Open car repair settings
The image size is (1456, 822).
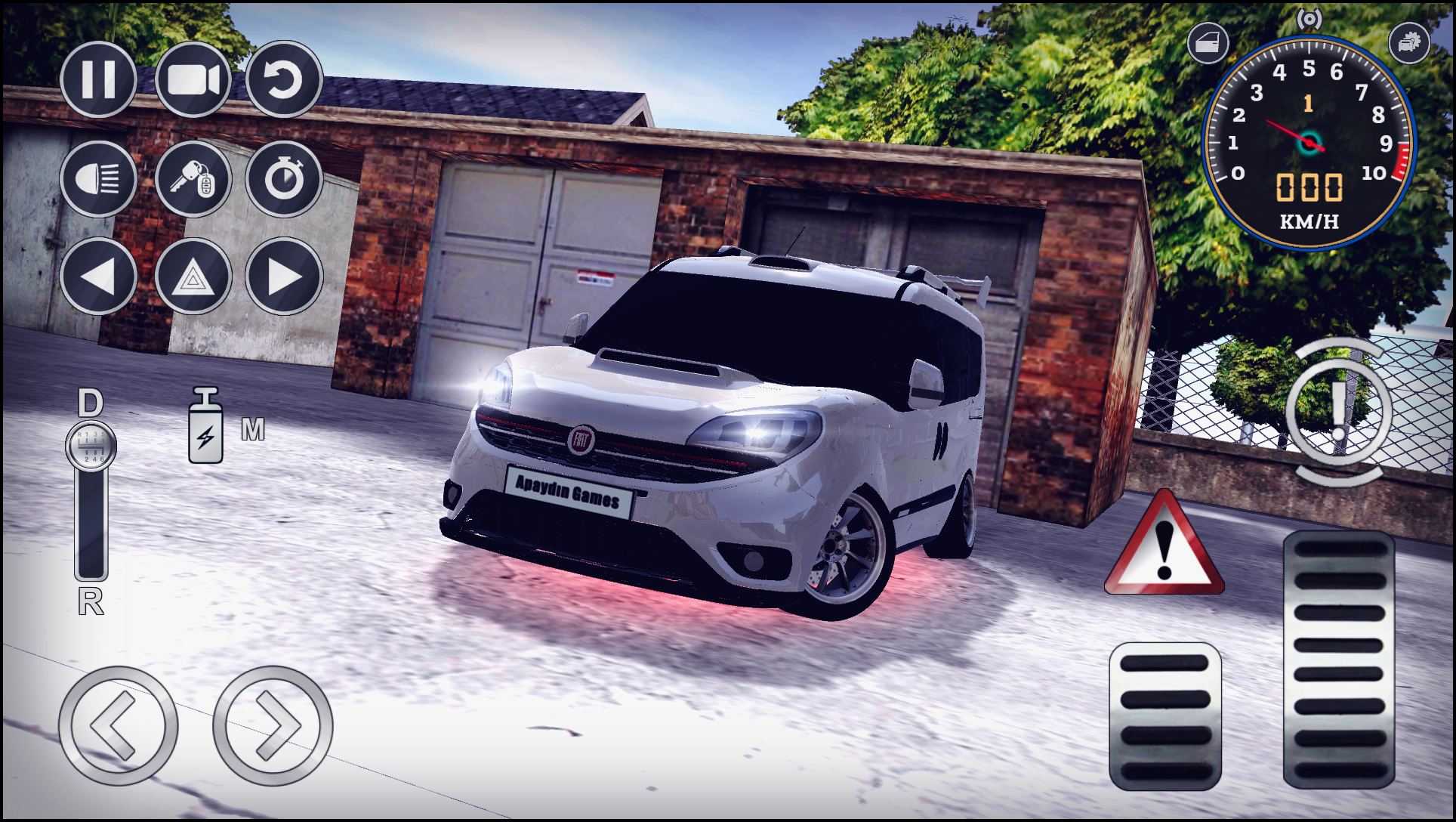(1411, 43)
